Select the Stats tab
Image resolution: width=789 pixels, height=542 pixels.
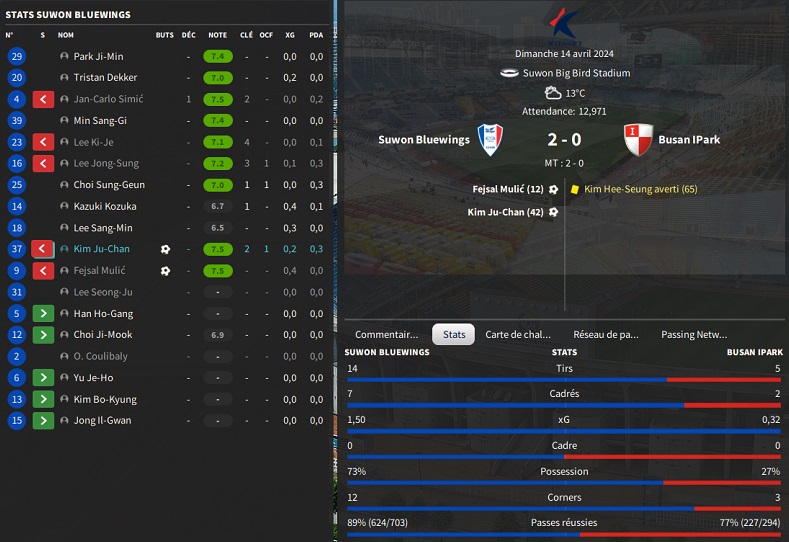coord(454,334)
